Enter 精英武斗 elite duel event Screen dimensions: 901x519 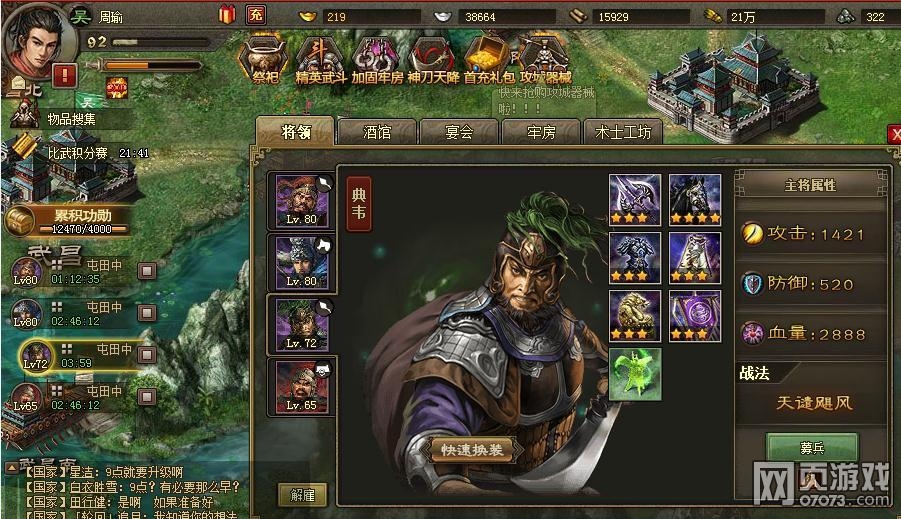[320, 60]
